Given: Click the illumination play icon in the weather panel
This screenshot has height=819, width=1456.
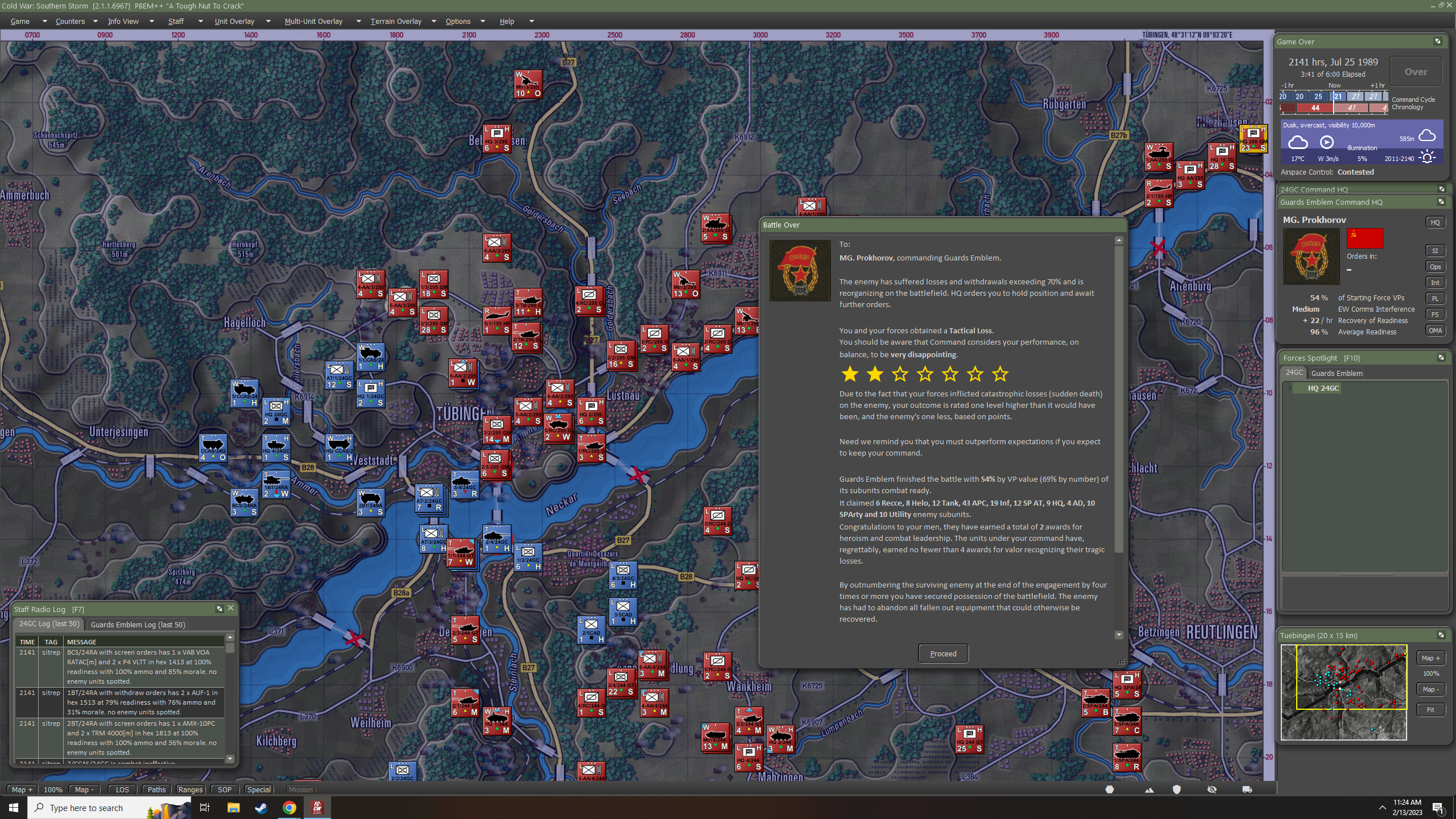Looking at the screenshot, I should (x=1327, y=142).
